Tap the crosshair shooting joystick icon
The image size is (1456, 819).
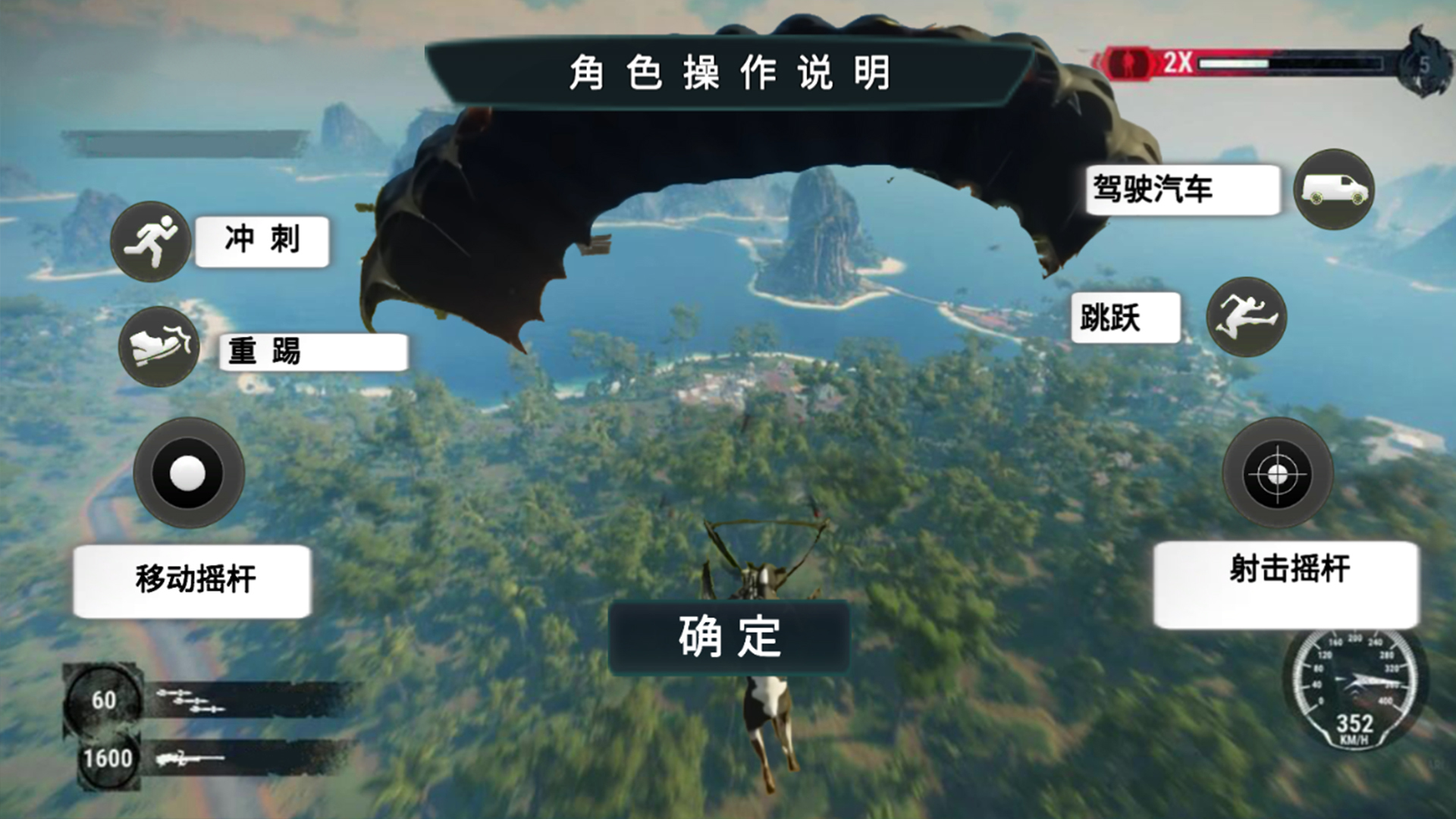[x=1279, y=472]
